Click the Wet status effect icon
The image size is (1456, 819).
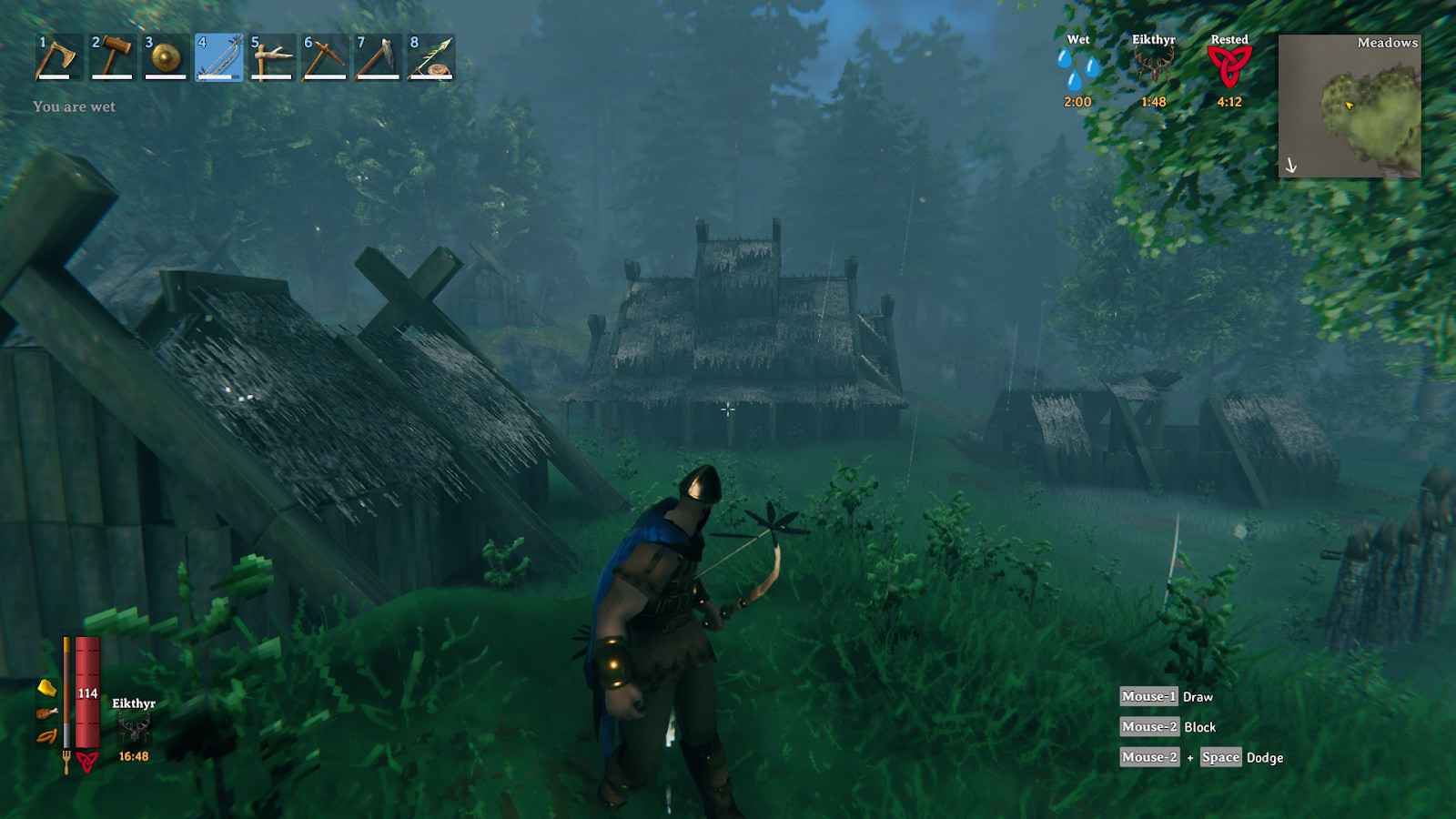[1077, 69]
